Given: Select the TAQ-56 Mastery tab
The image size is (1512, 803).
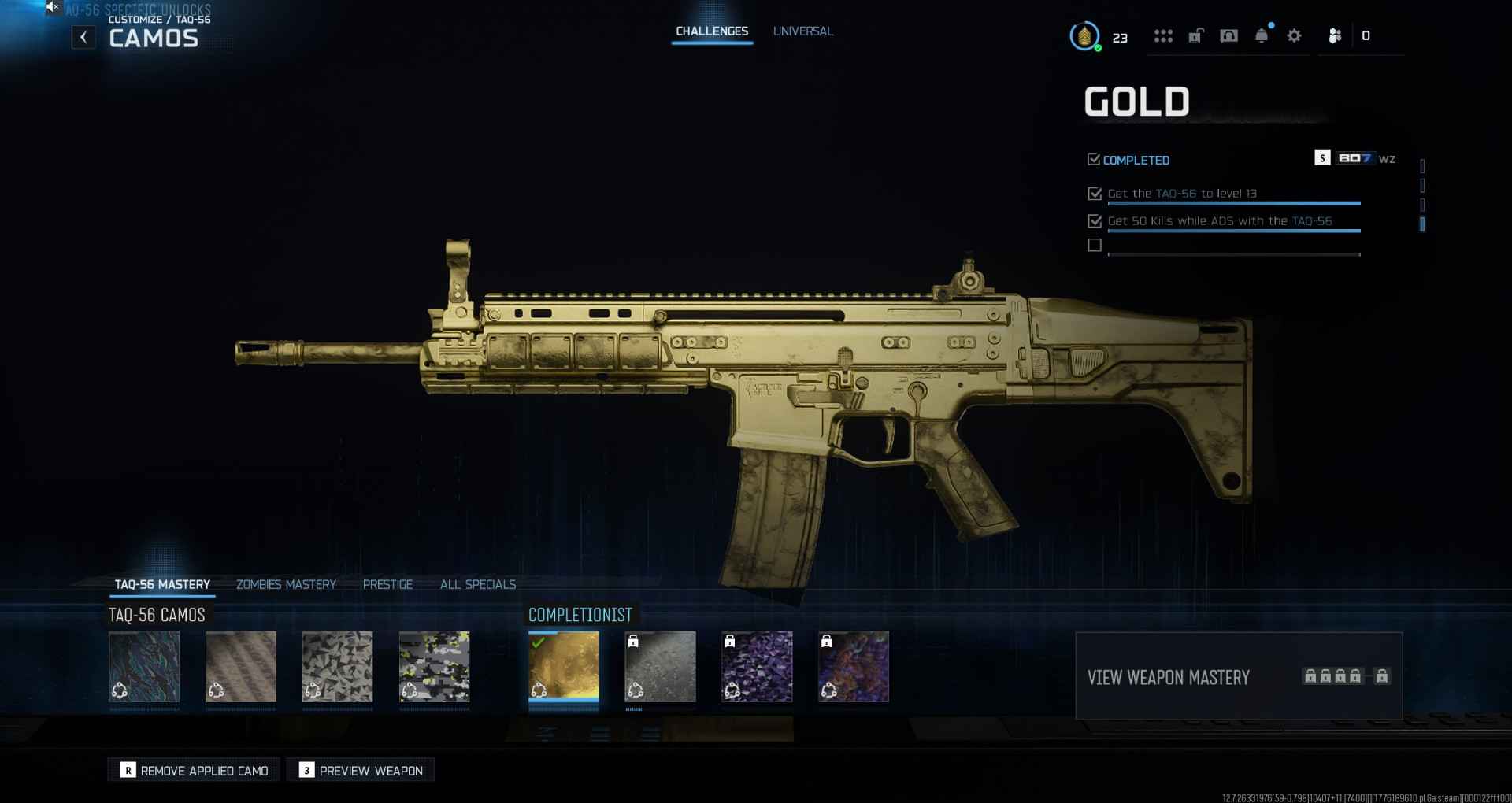Looking at the screenshot, I should pyautogui.click(x=162, y=584).
